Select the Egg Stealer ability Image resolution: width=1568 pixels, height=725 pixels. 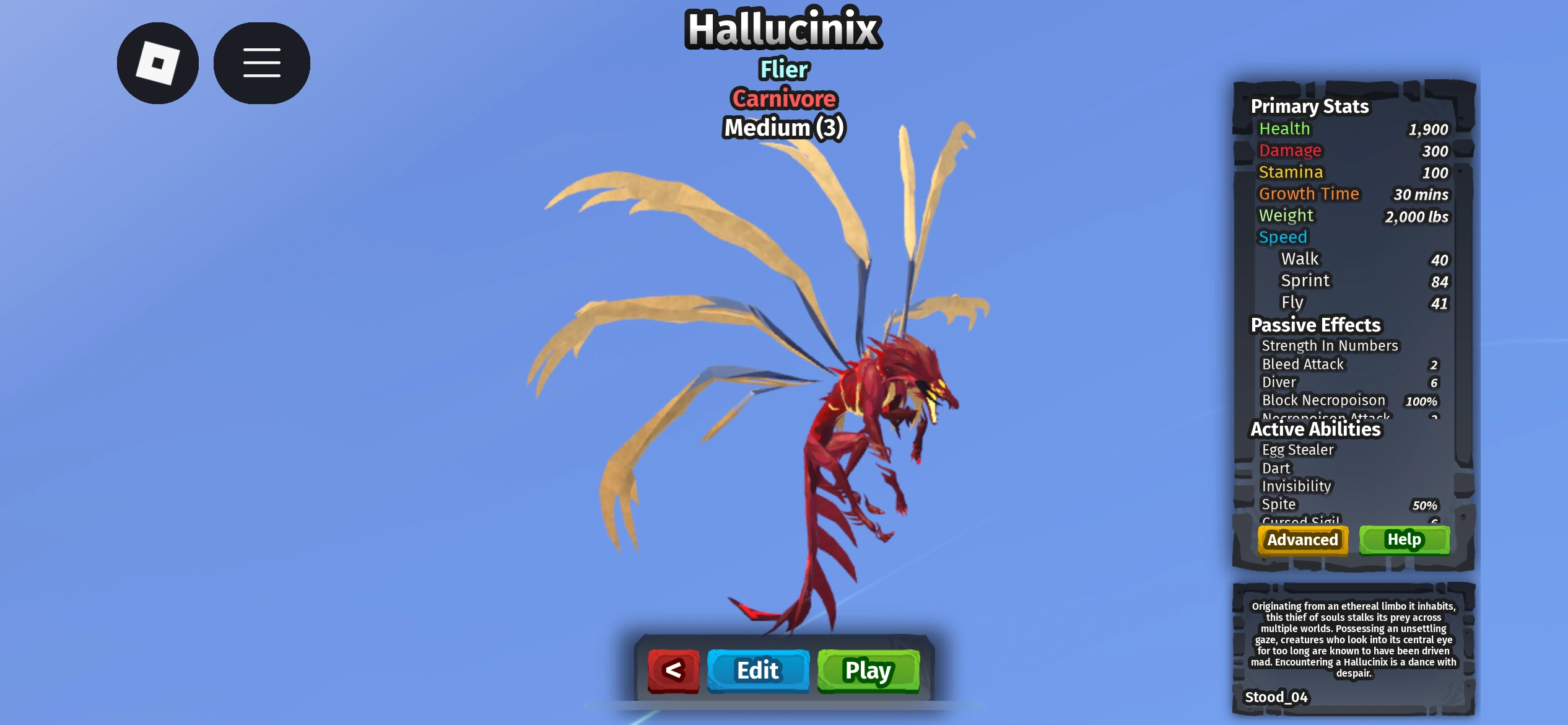(x=1299, y=450)
